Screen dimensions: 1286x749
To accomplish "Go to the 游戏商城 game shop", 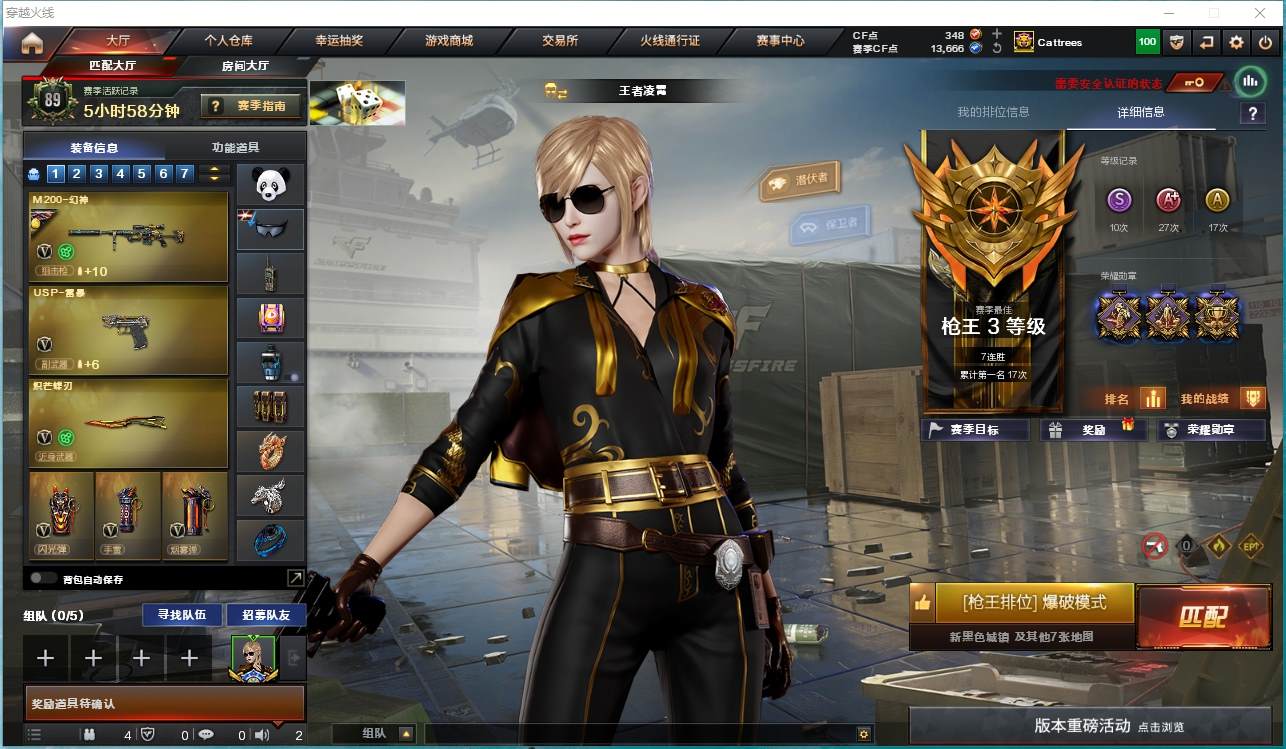I will click(448, 41).
